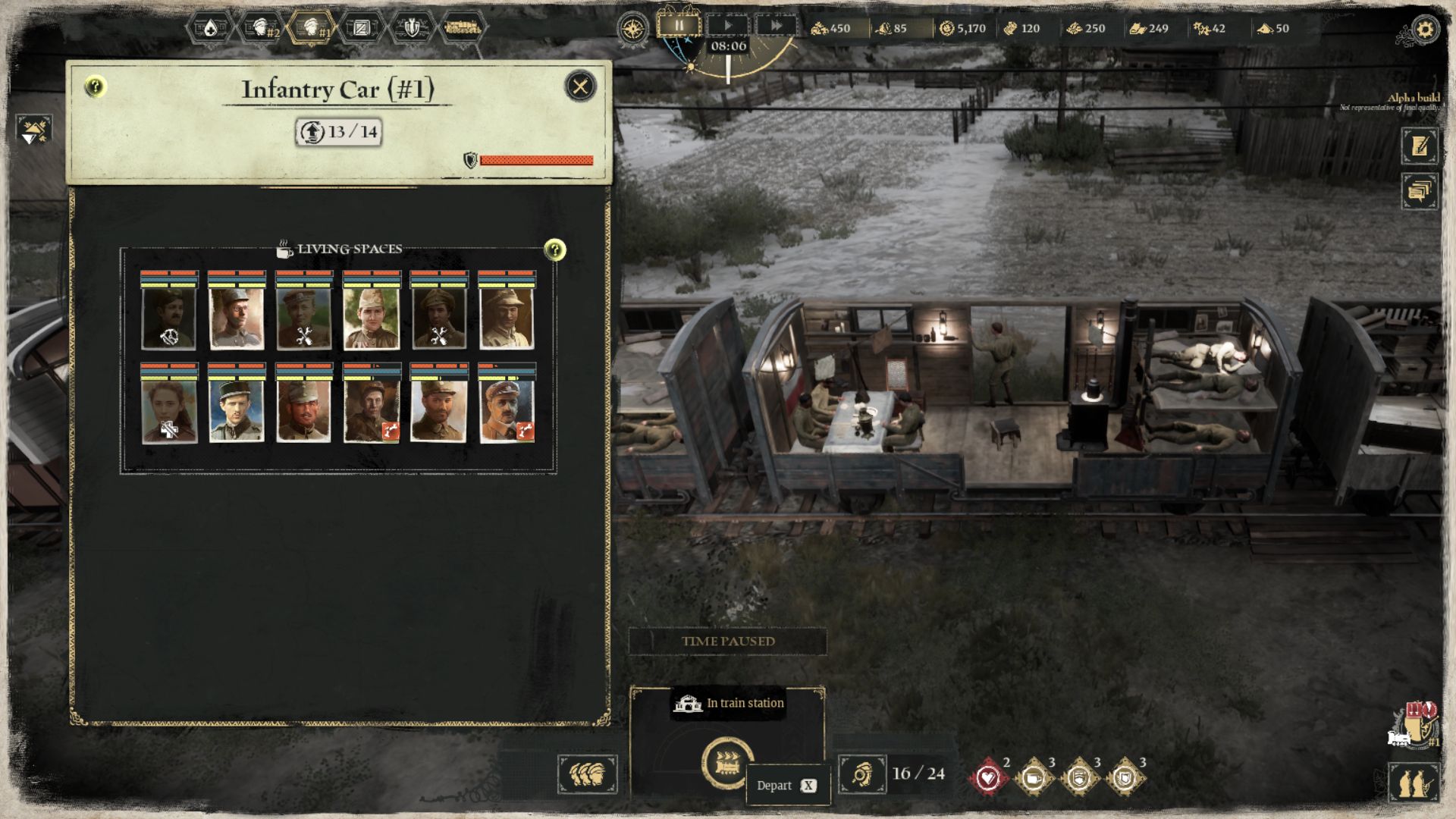Open the medical car tab with blood-drop icon
The height and width of the screenshot is (819, 1456).
[x=210, y=29]
